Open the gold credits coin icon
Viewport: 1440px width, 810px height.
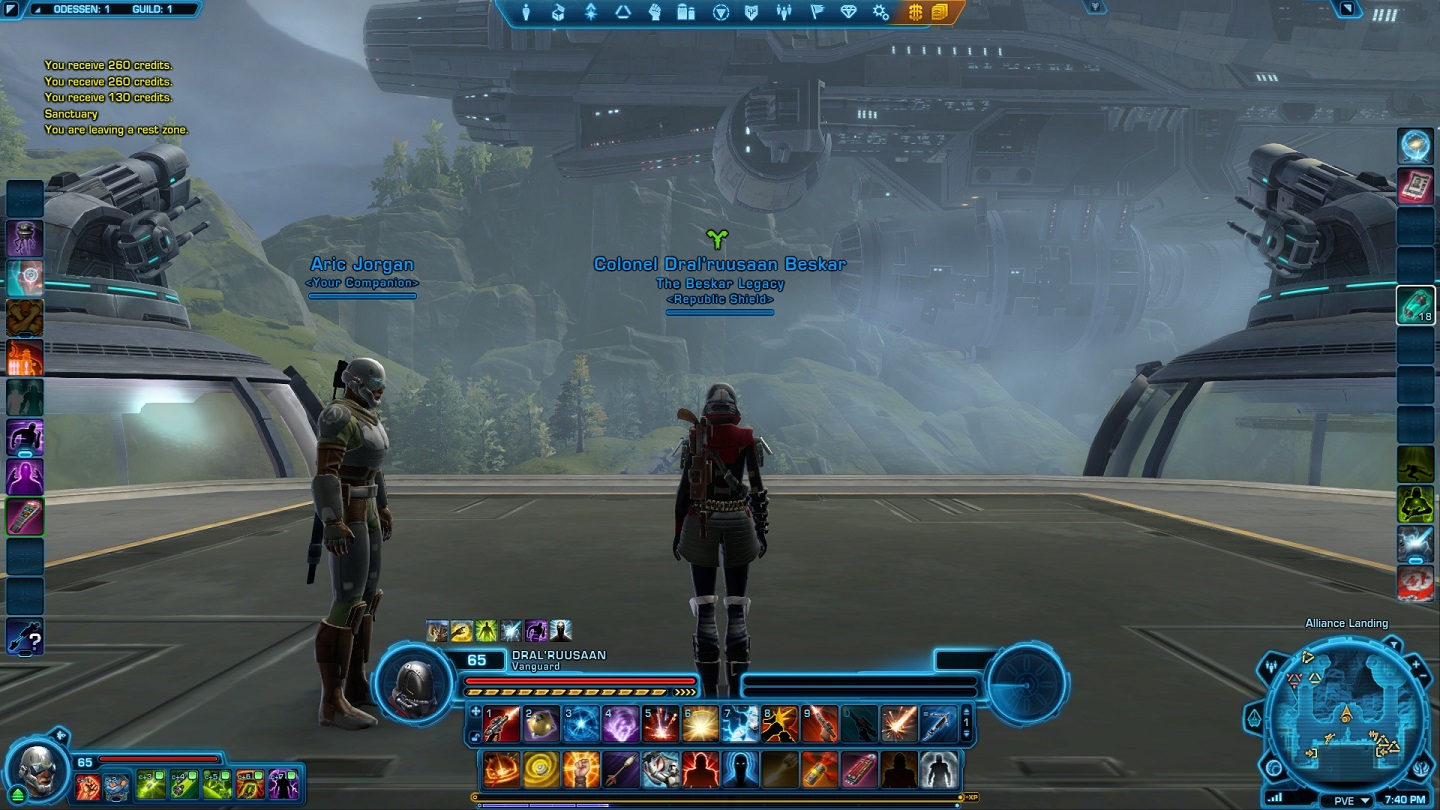(x=915, y=12)
